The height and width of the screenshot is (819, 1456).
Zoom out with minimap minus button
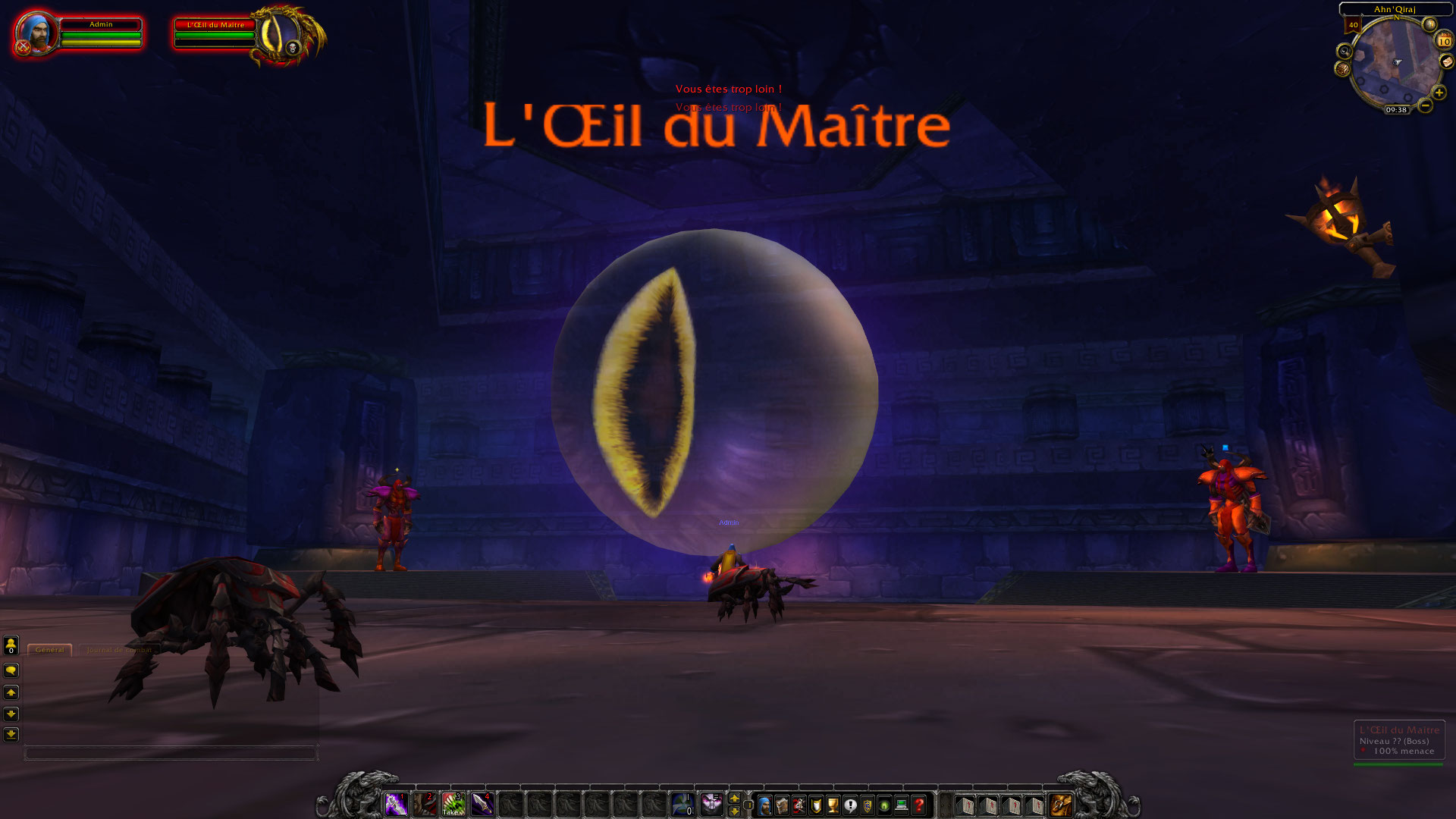click(1425, 105)
